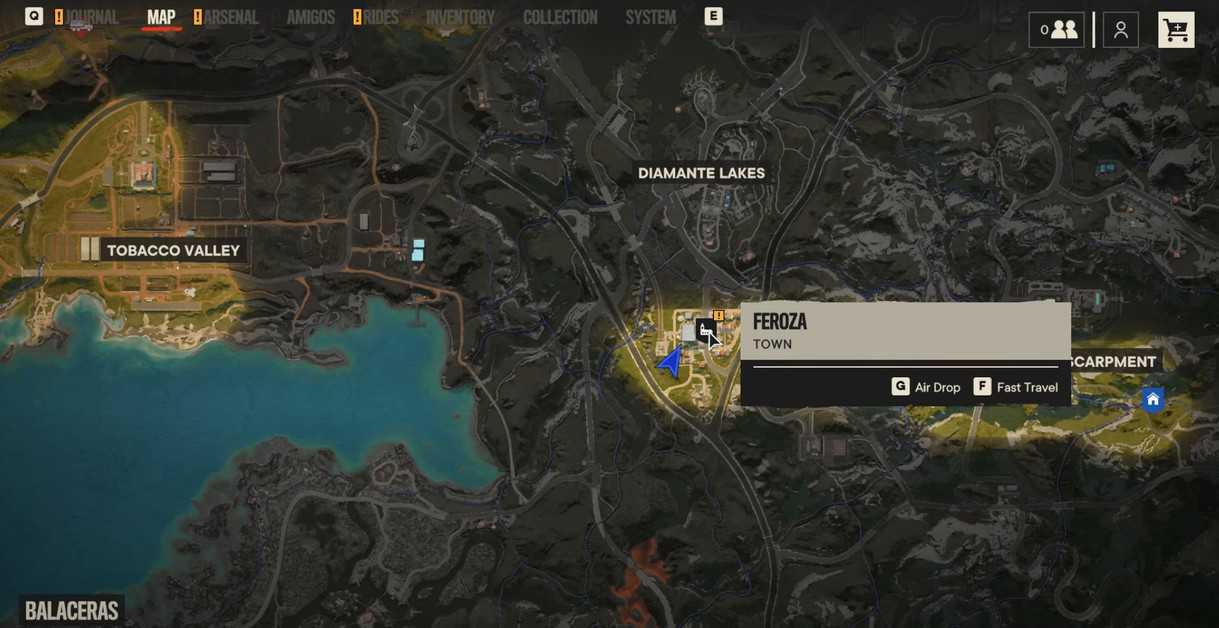
Task: Select the Feroza town map marker
Action: tap(705, 330)
